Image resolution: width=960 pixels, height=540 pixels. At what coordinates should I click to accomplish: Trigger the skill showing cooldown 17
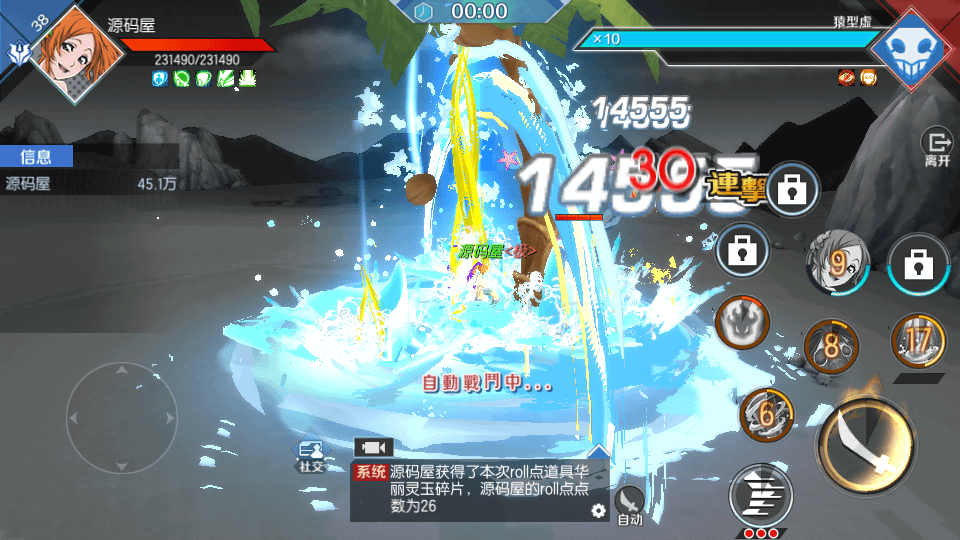[x=918, y=342]
